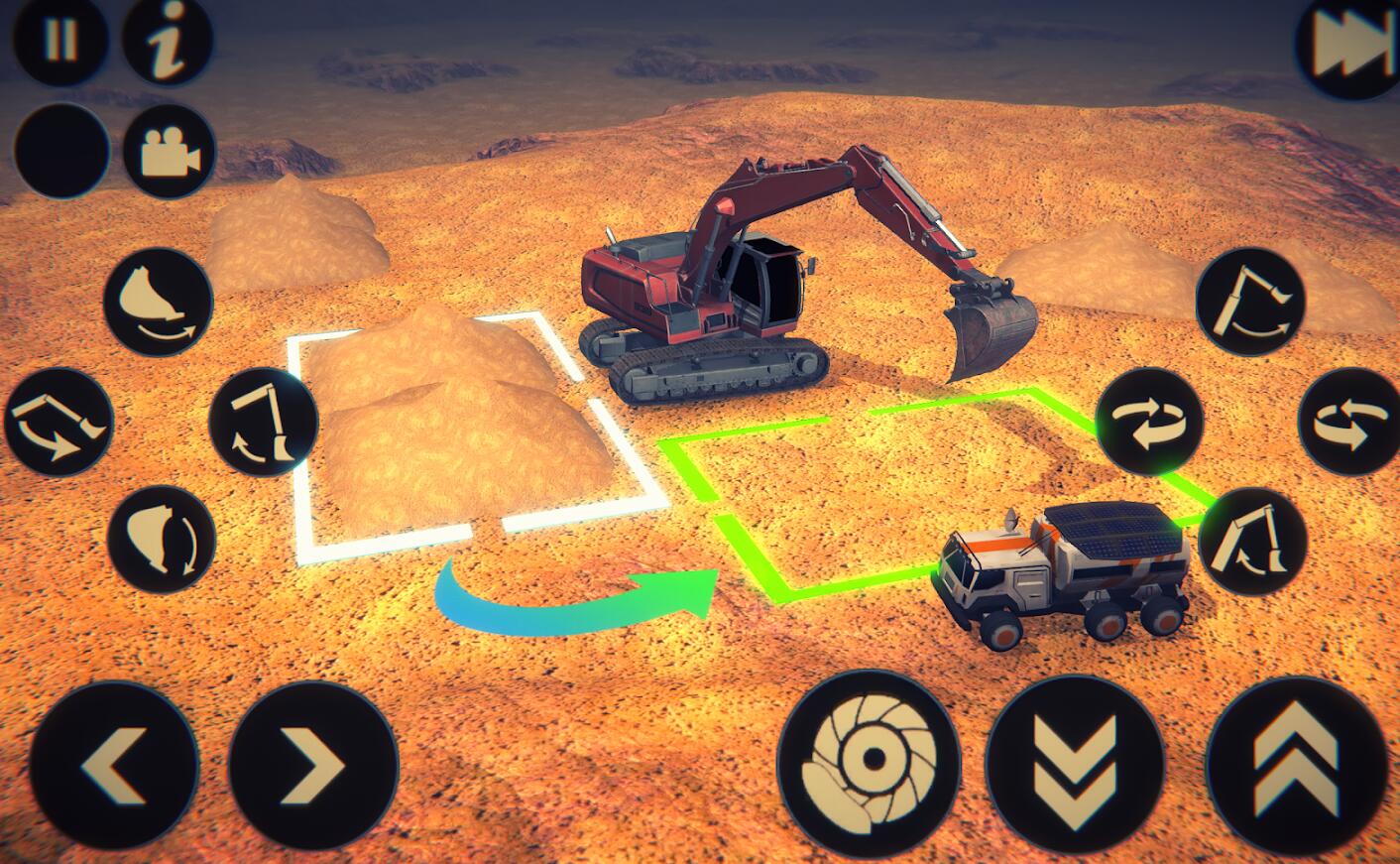The image size is (1400, 864).
Task: Reverse using the double down chevrons
Action: 1075,761
